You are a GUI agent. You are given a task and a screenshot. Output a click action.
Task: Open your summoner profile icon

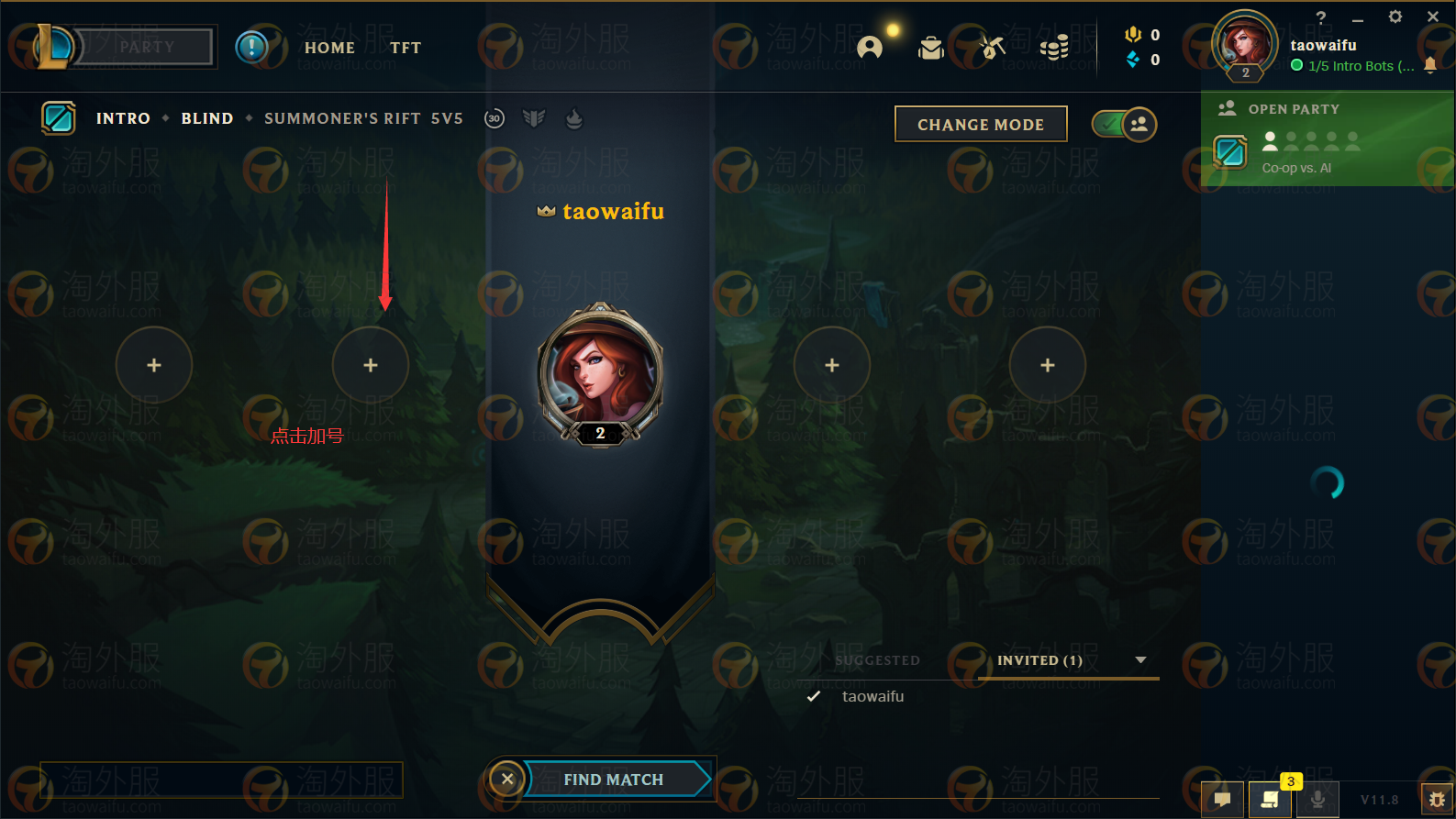coord(1243,46)
